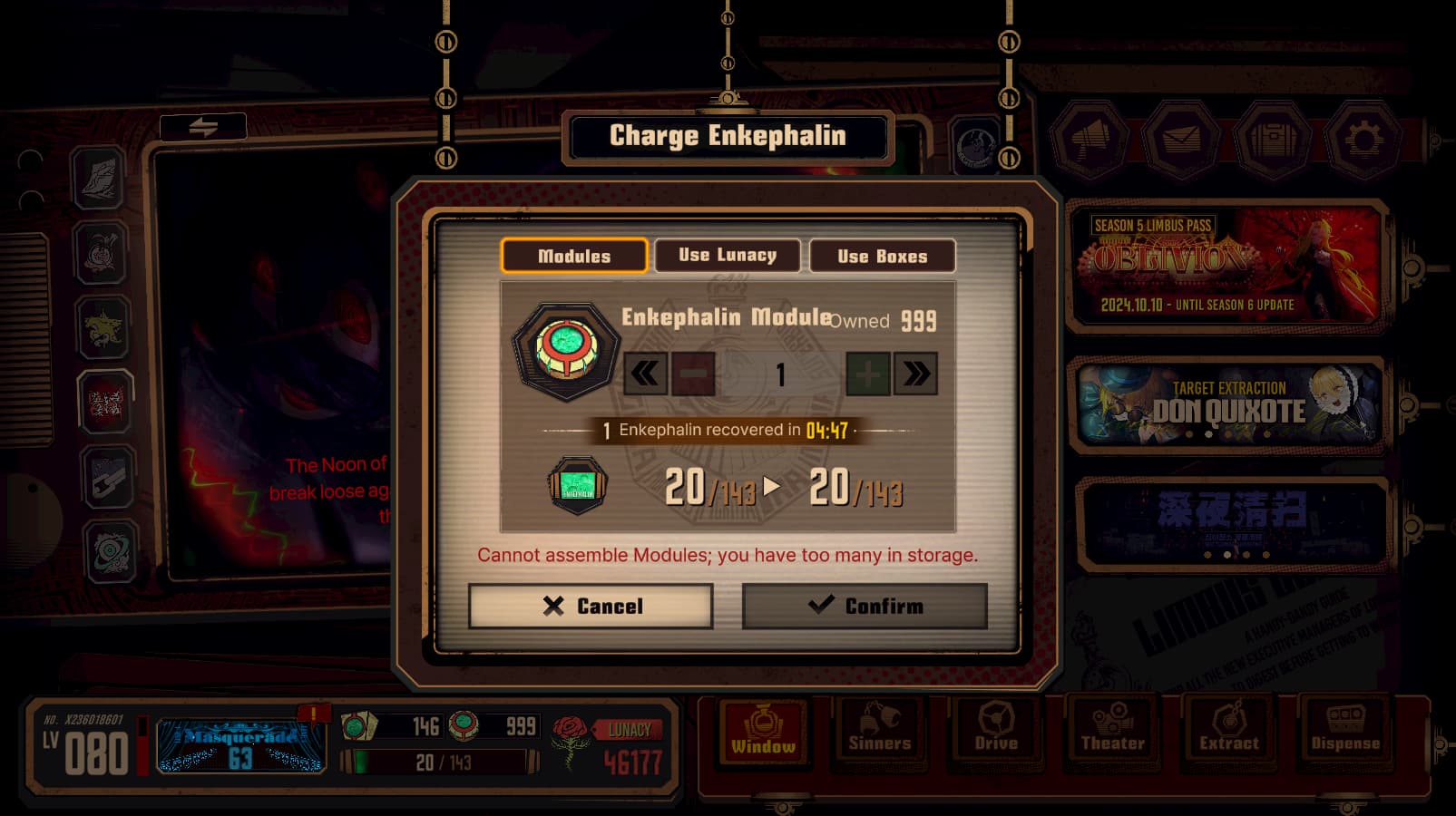The height and width of the screenshot is (816, 1456).
Task: Open the Season 5 Limbus Pass banner
Action: point(1228,265)
